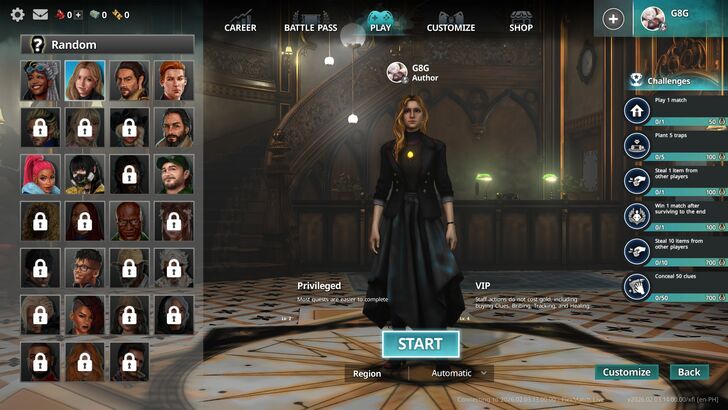Open the Shop tab
The height and width of the screenshot is (410, 728).
tap(521, 21)
